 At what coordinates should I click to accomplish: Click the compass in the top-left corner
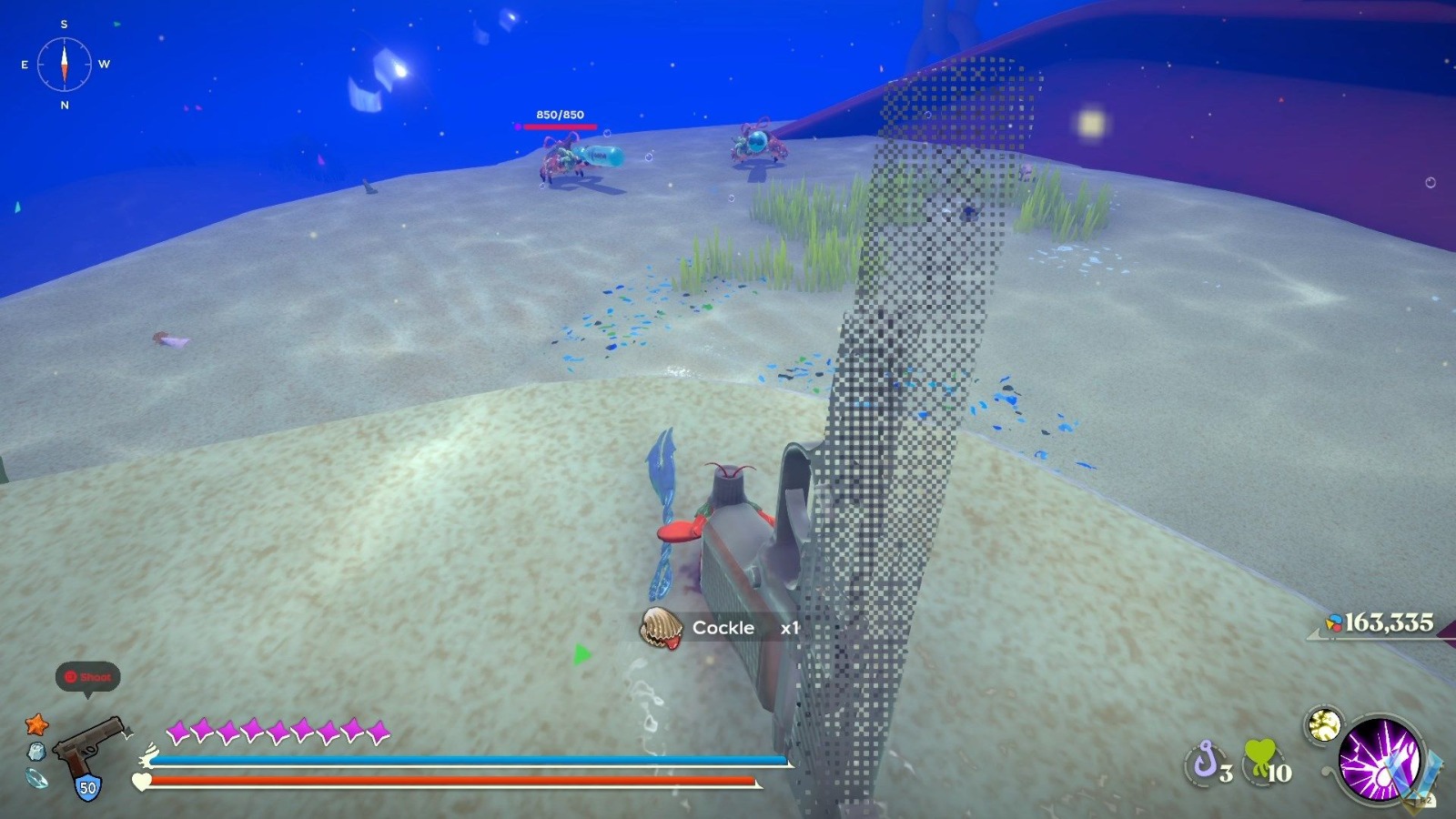coord(63,64)
